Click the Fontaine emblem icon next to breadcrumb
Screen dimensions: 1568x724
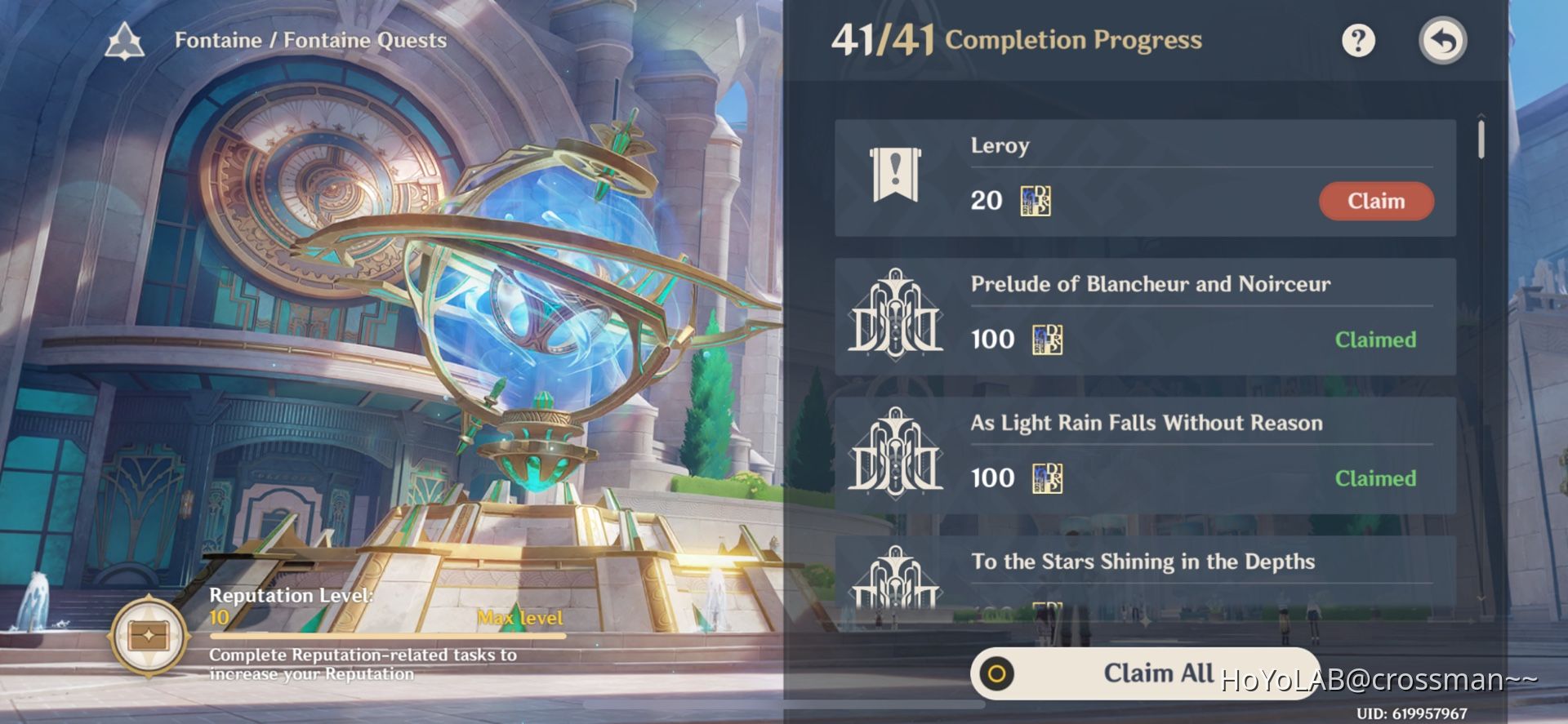(x=125, y=40)
